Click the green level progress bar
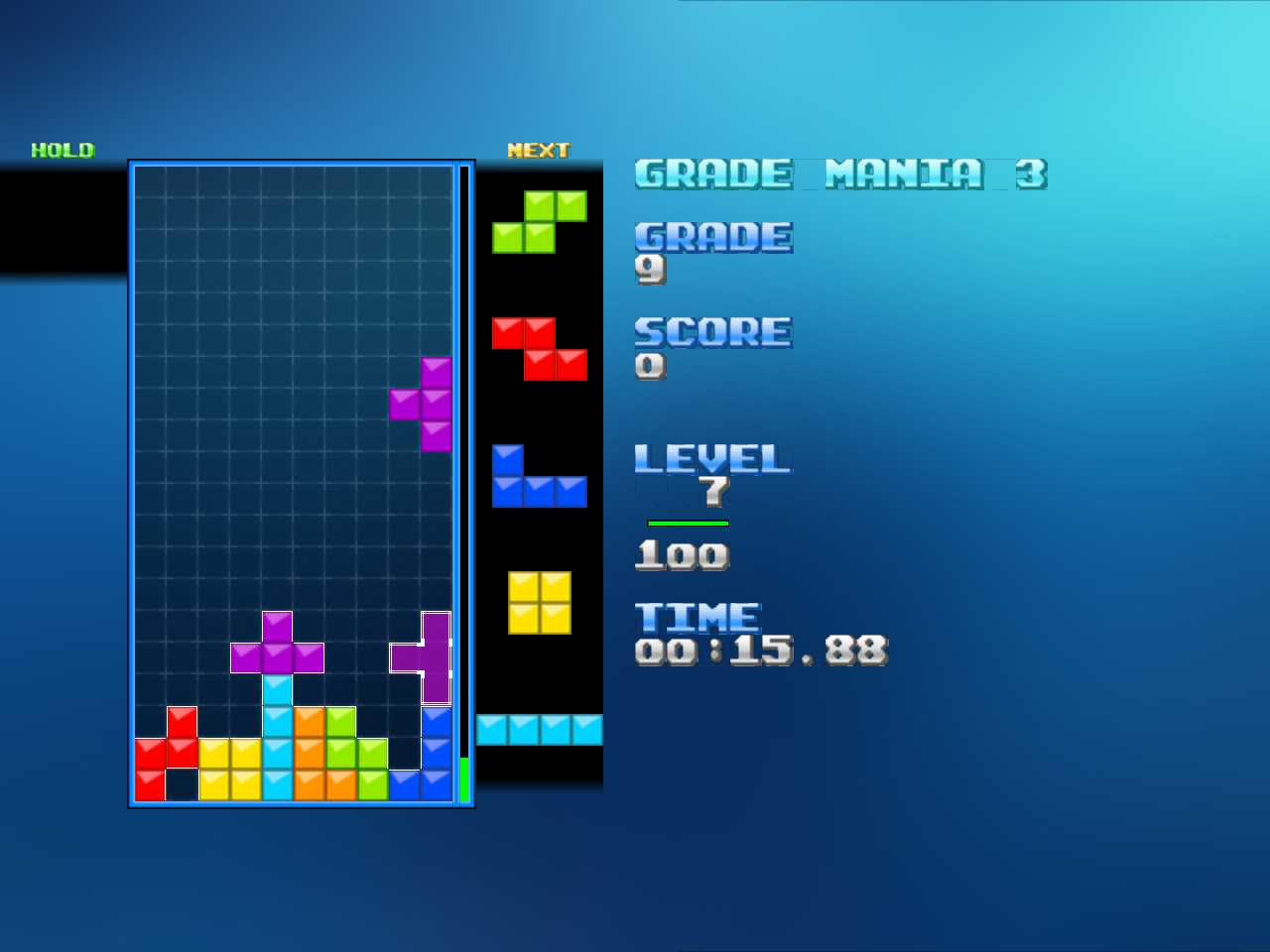This screenshot has width=1270, height=952. coord(689,522)
